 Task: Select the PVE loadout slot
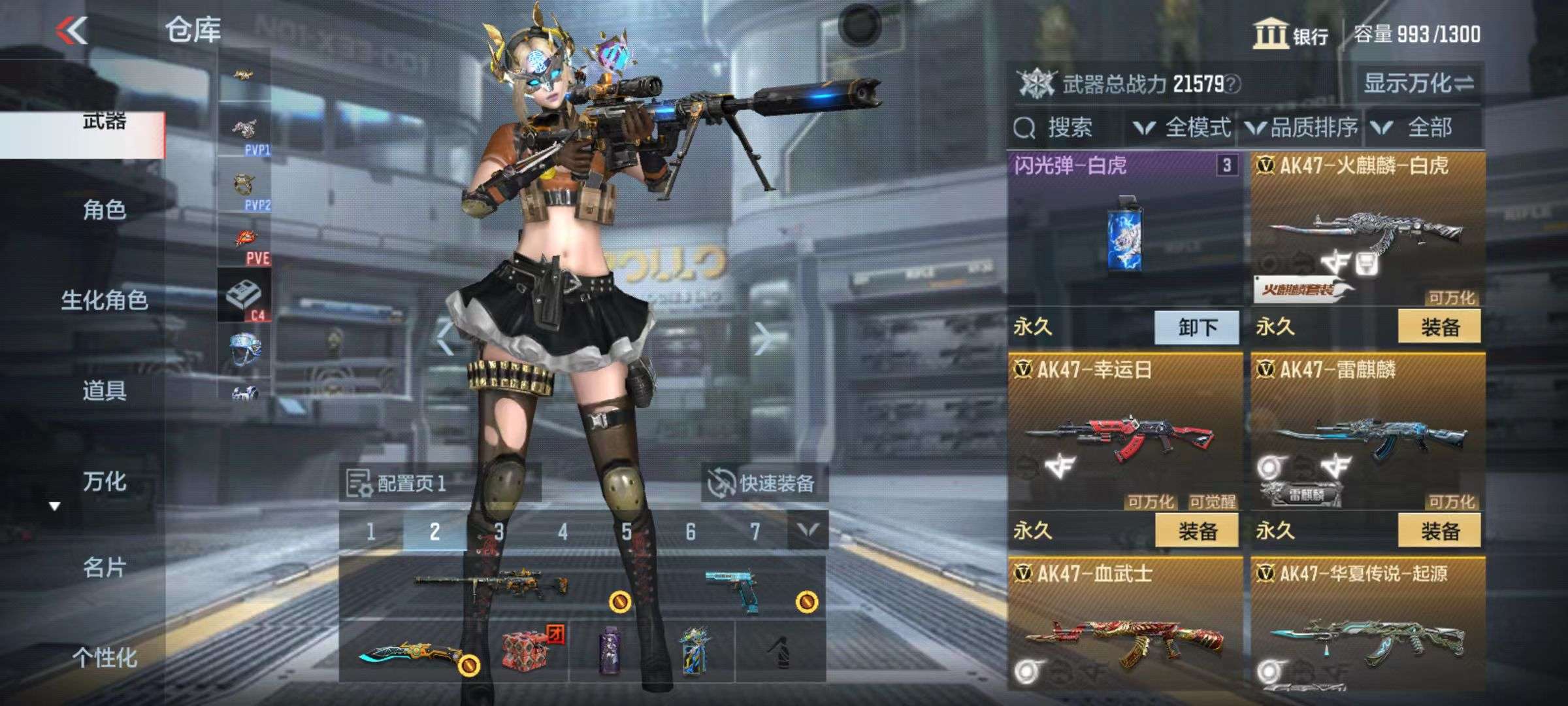[245, 245]
